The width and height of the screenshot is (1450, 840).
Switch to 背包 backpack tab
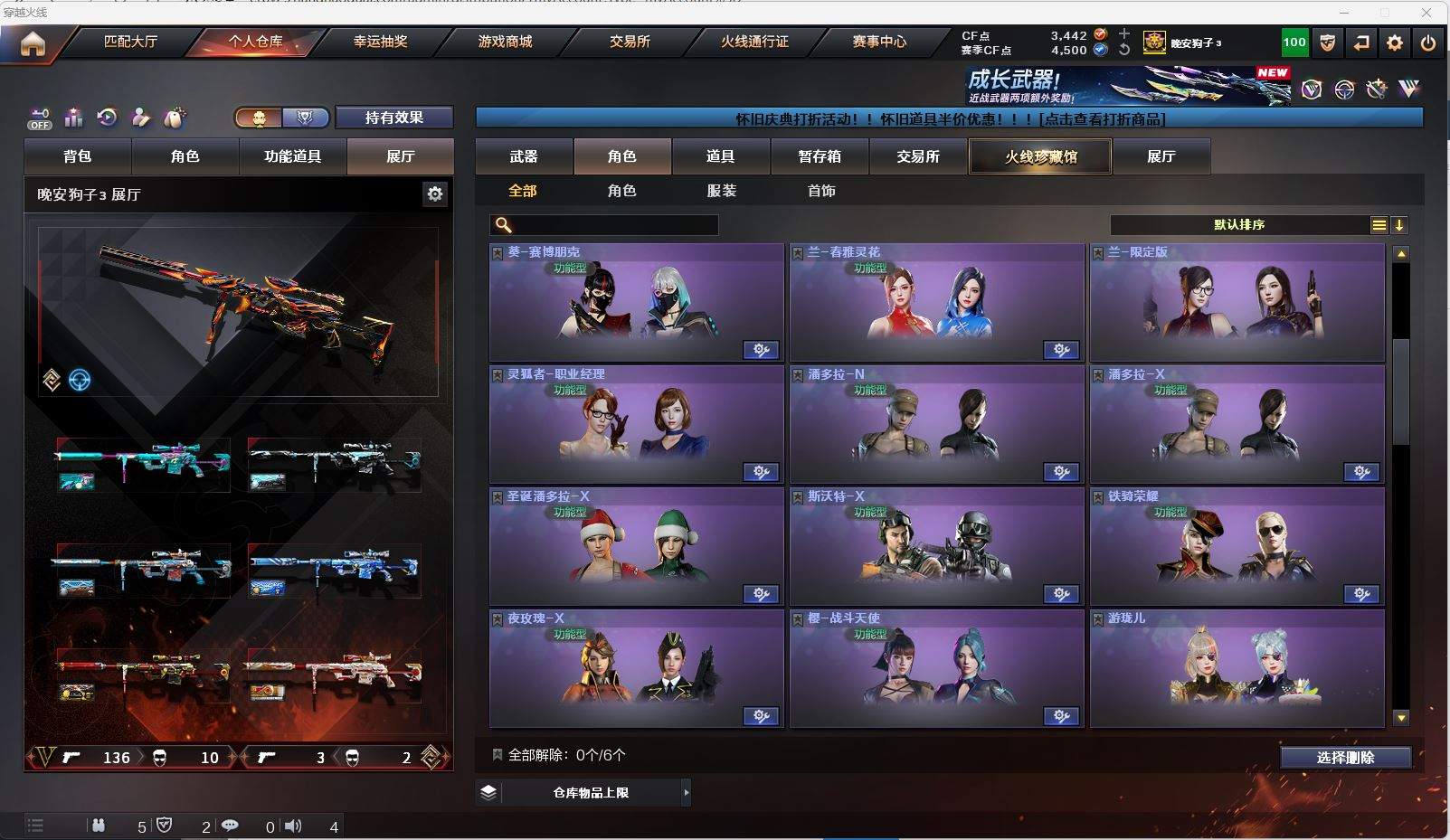click(x=78, y=156)
